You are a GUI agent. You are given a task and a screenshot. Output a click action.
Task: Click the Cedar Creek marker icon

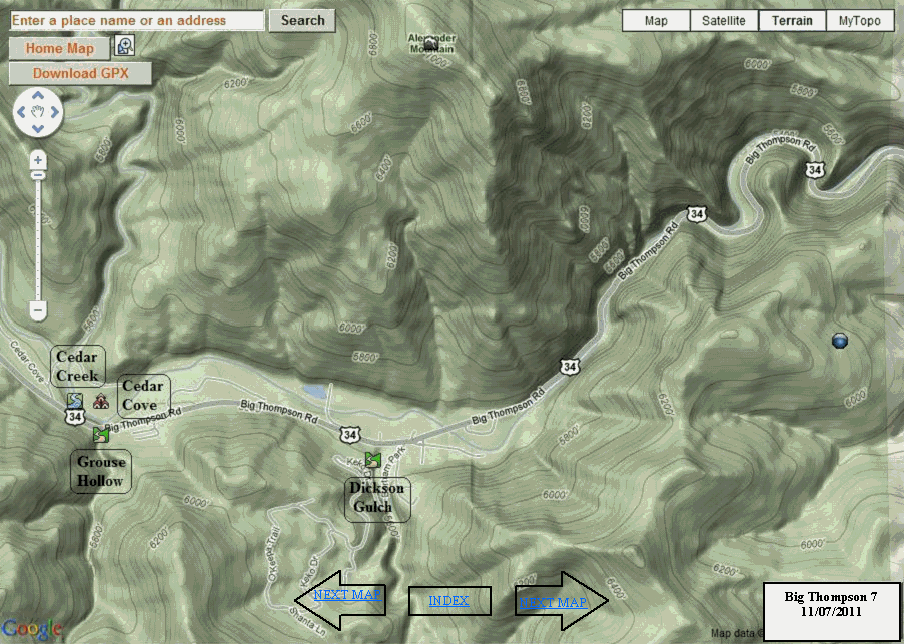[74, 401]
